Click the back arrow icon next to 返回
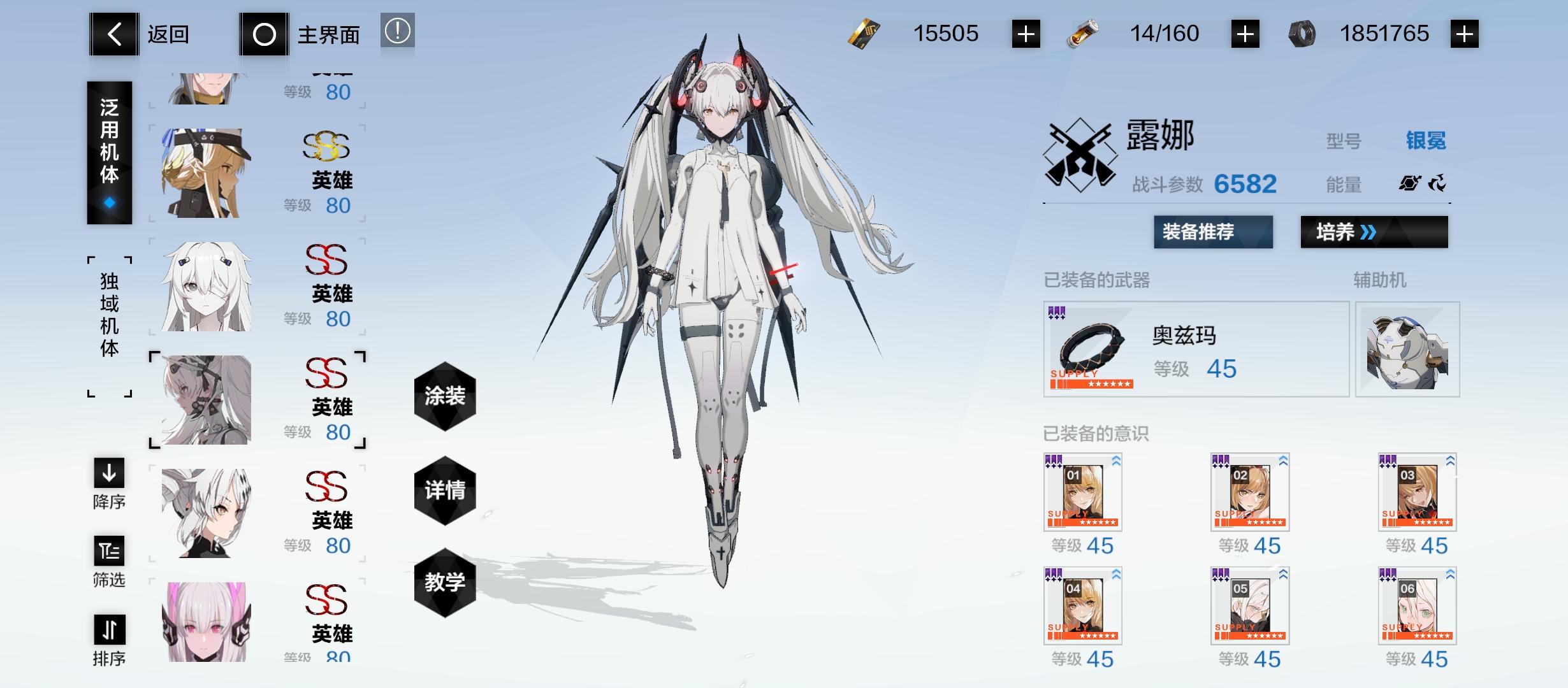The image size is (1568, 688). click(x=113, y=34)
